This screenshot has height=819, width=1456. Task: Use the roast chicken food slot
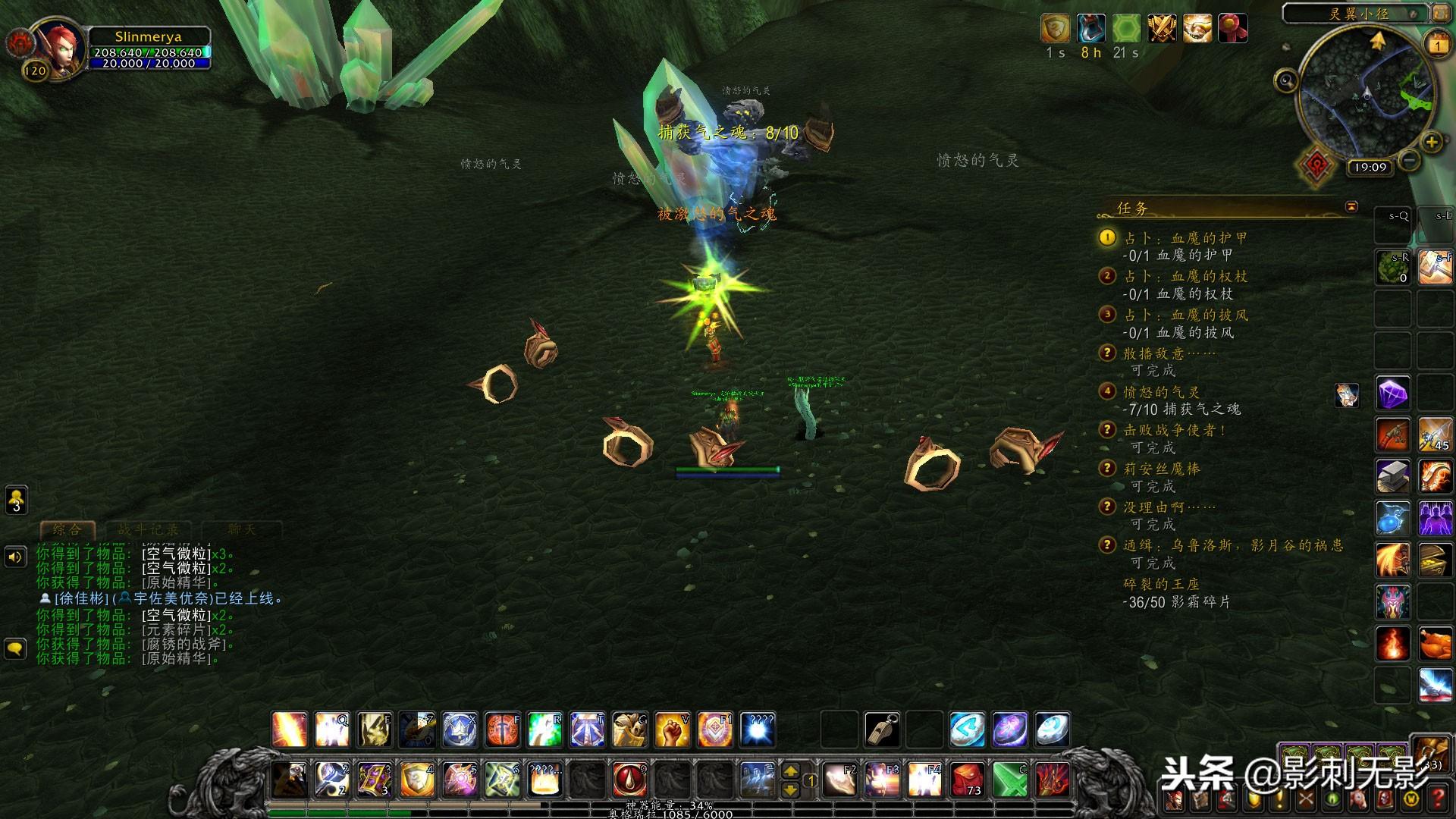click(1435, 645)
